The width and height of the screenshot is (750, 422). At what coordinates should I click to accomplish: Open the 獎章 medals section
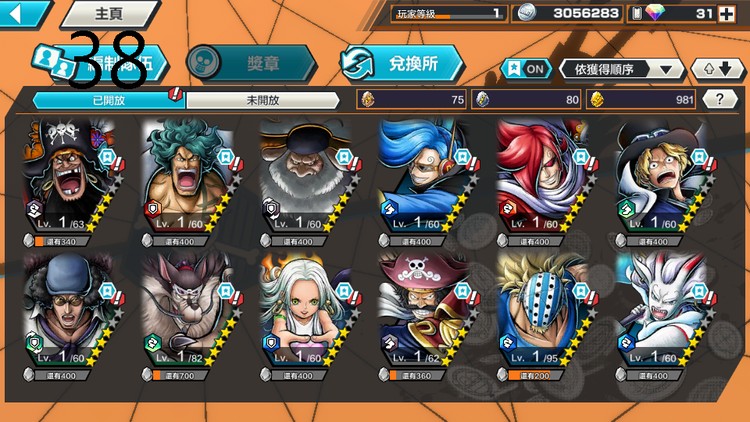coord(252,62)
